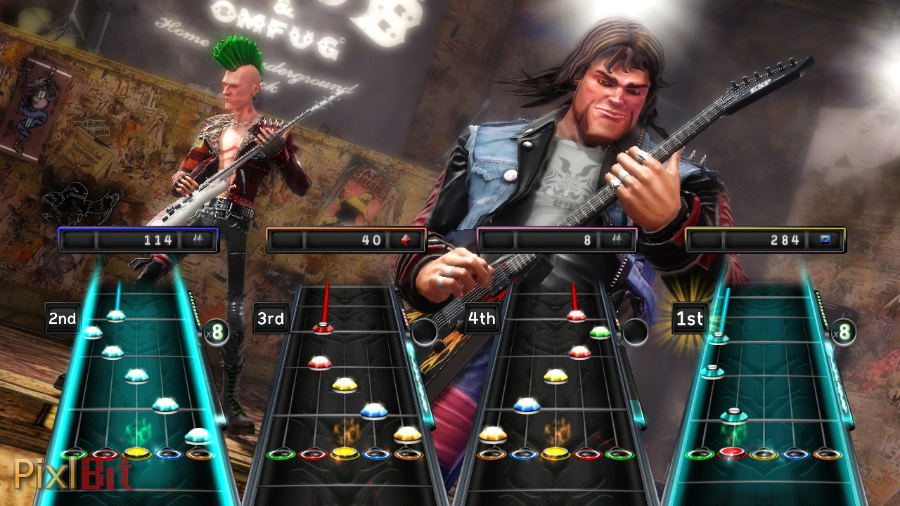Screen dimensions: 900x506
Task: Hit the red fret on the 3rd-place highway
Action: [312, 454]
